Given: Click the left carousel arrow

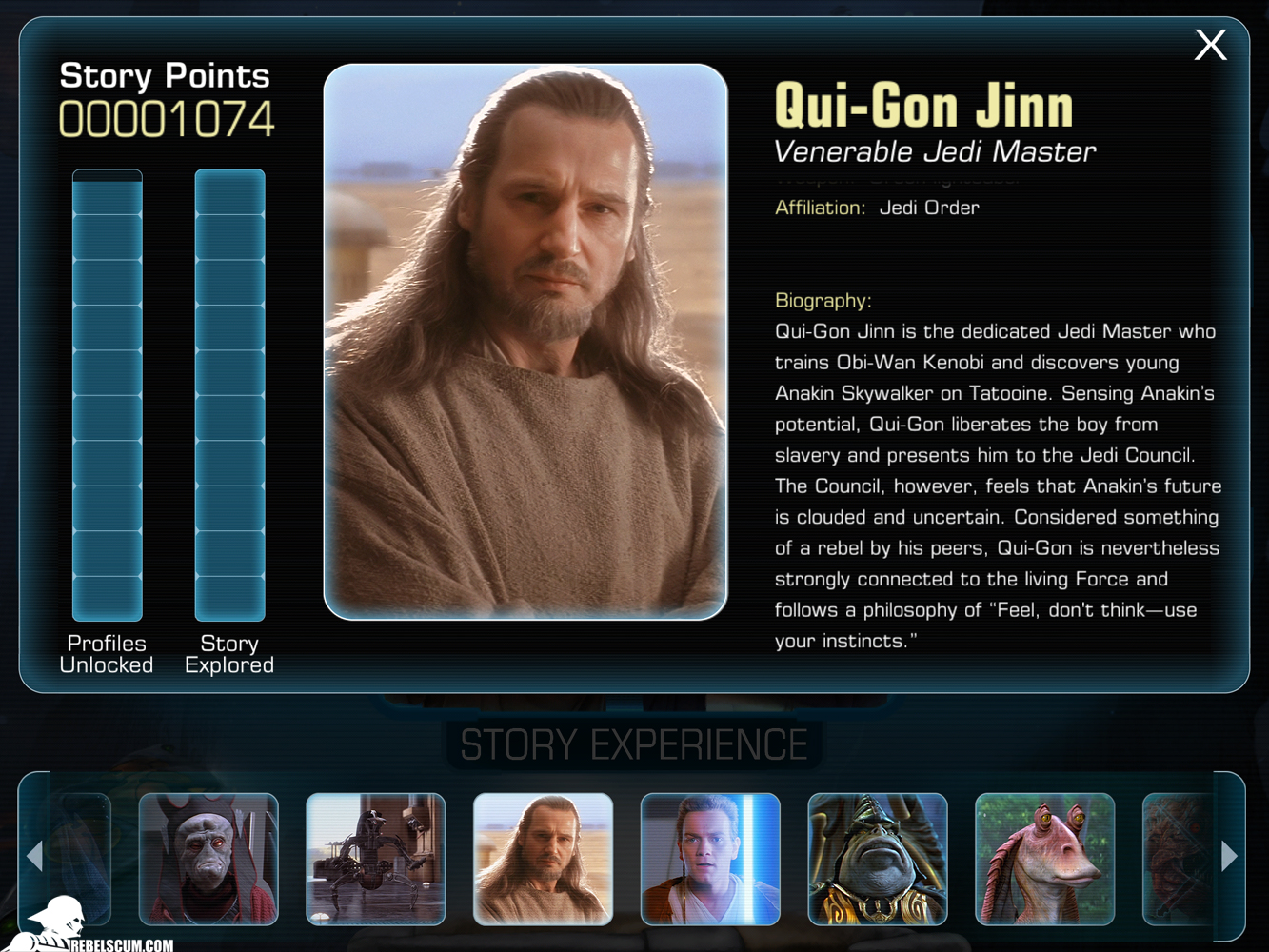Looking at the screenshot, I should (35, 856).
